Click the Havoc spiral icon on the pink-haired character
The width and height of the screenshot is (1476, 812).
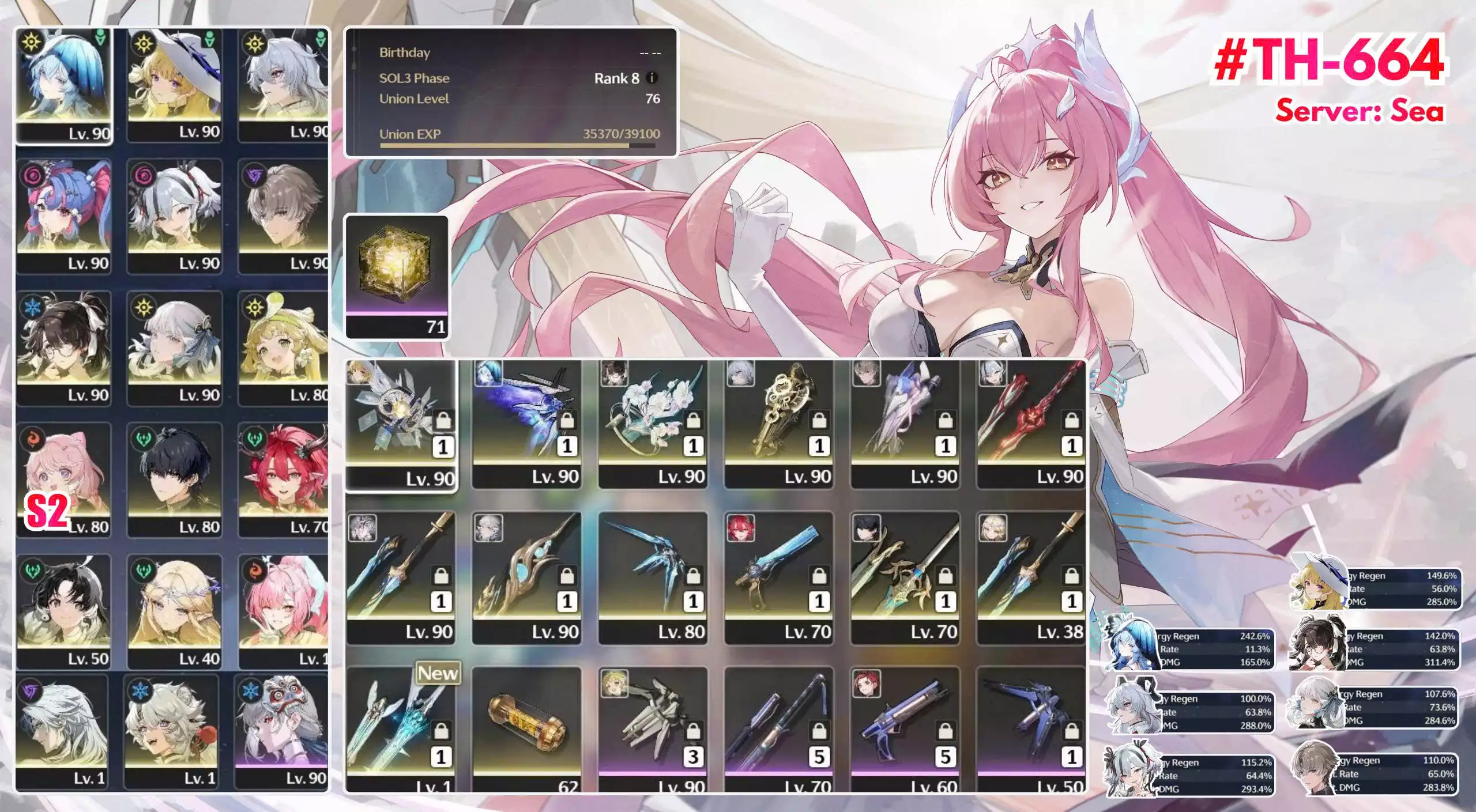click(x=33, y=175)
